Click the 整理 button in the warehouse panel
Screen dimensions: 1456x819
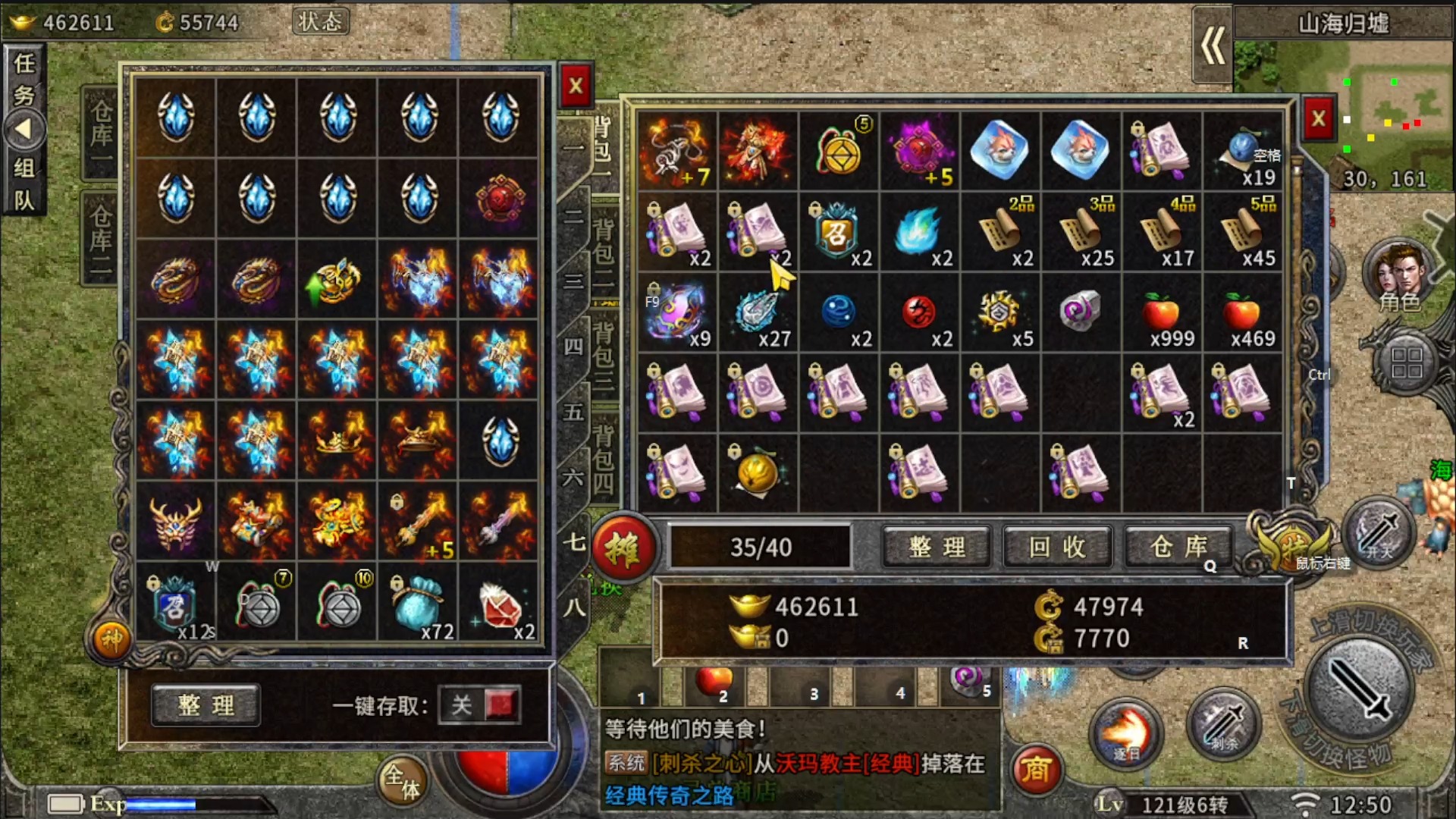pos(206,705)
